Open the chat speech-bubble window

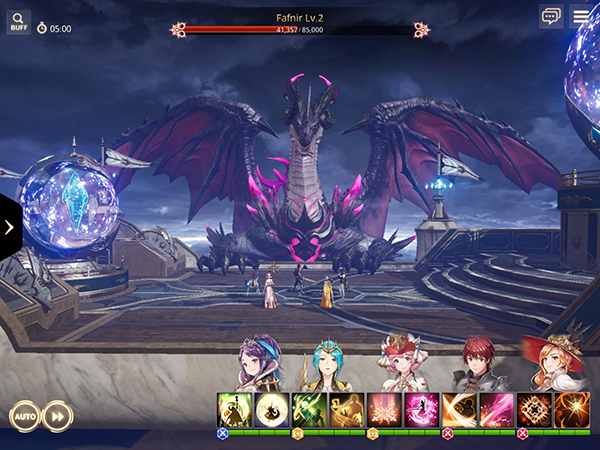pos(551,16)
